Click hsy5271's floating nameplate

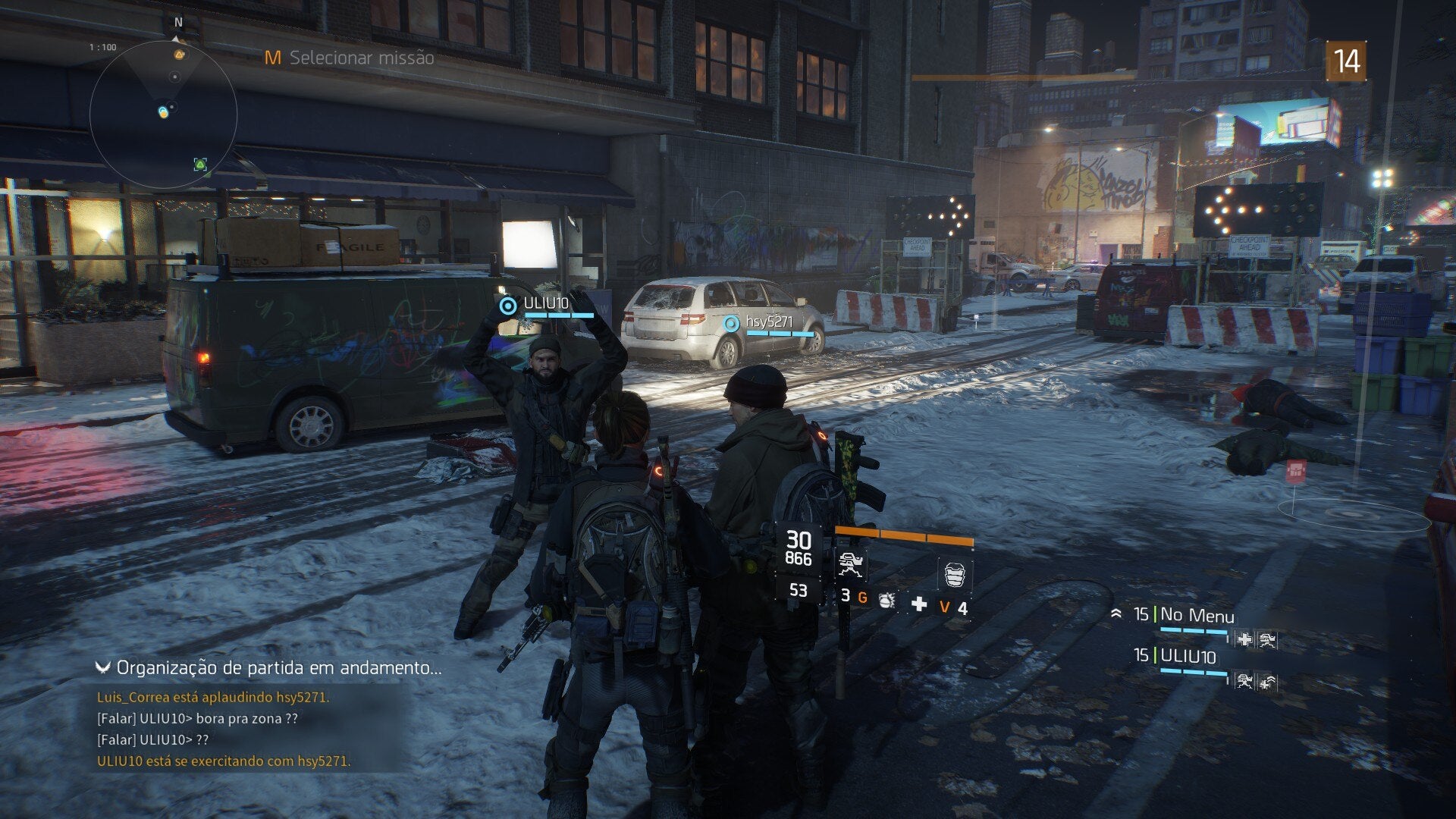pos(768,322)
